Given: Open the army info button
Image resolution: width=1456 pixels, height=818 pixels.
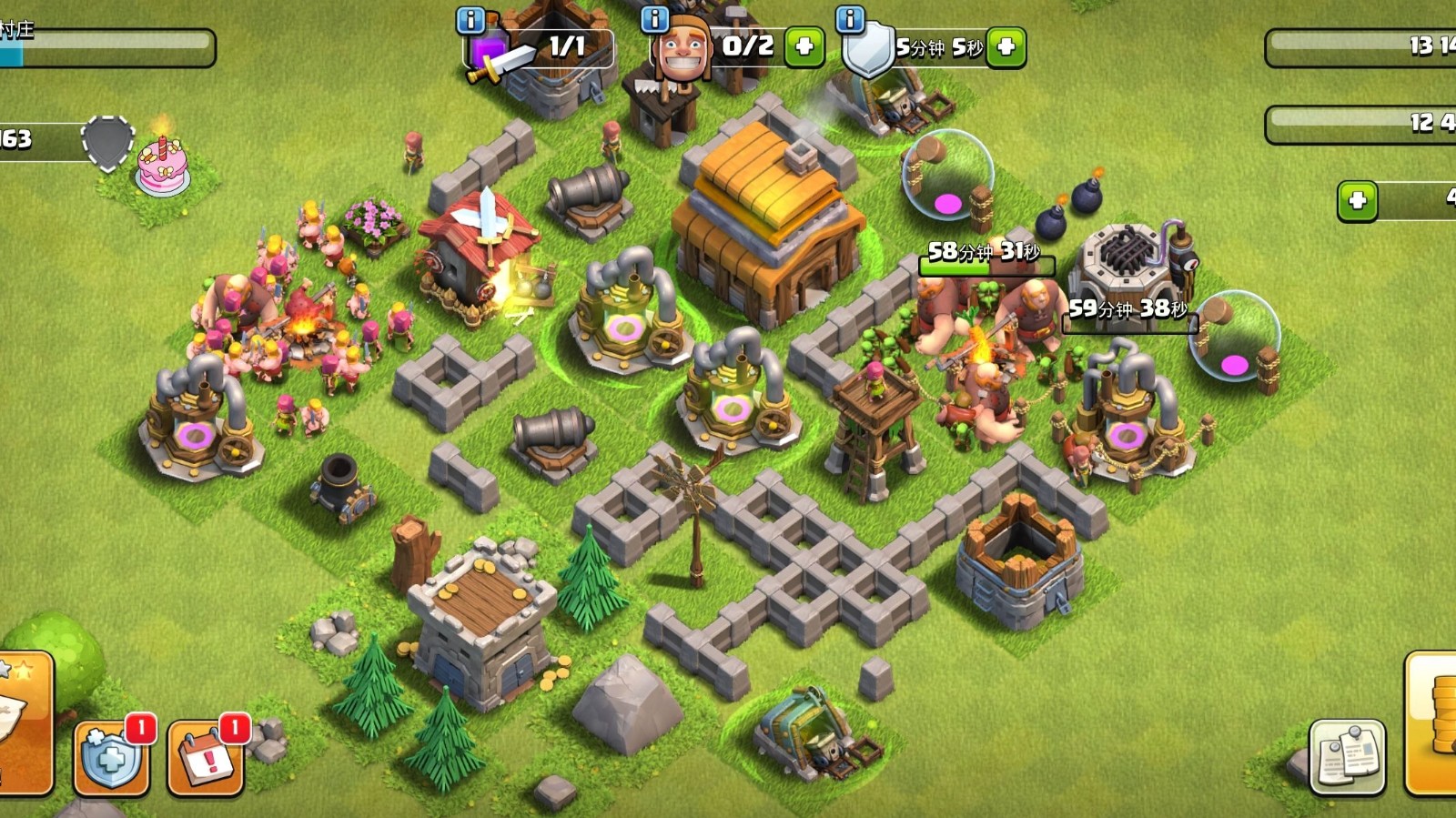Looking at the screenshot, I should coord(470,20).
